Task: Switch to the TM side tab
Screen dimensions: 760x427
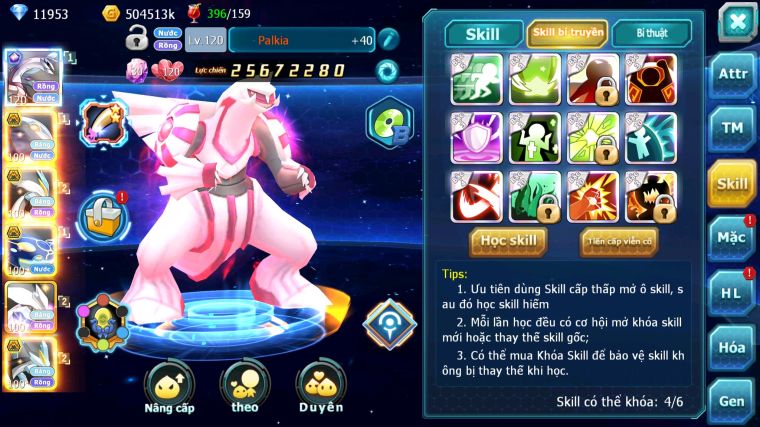Action: (x=733, y=128)
